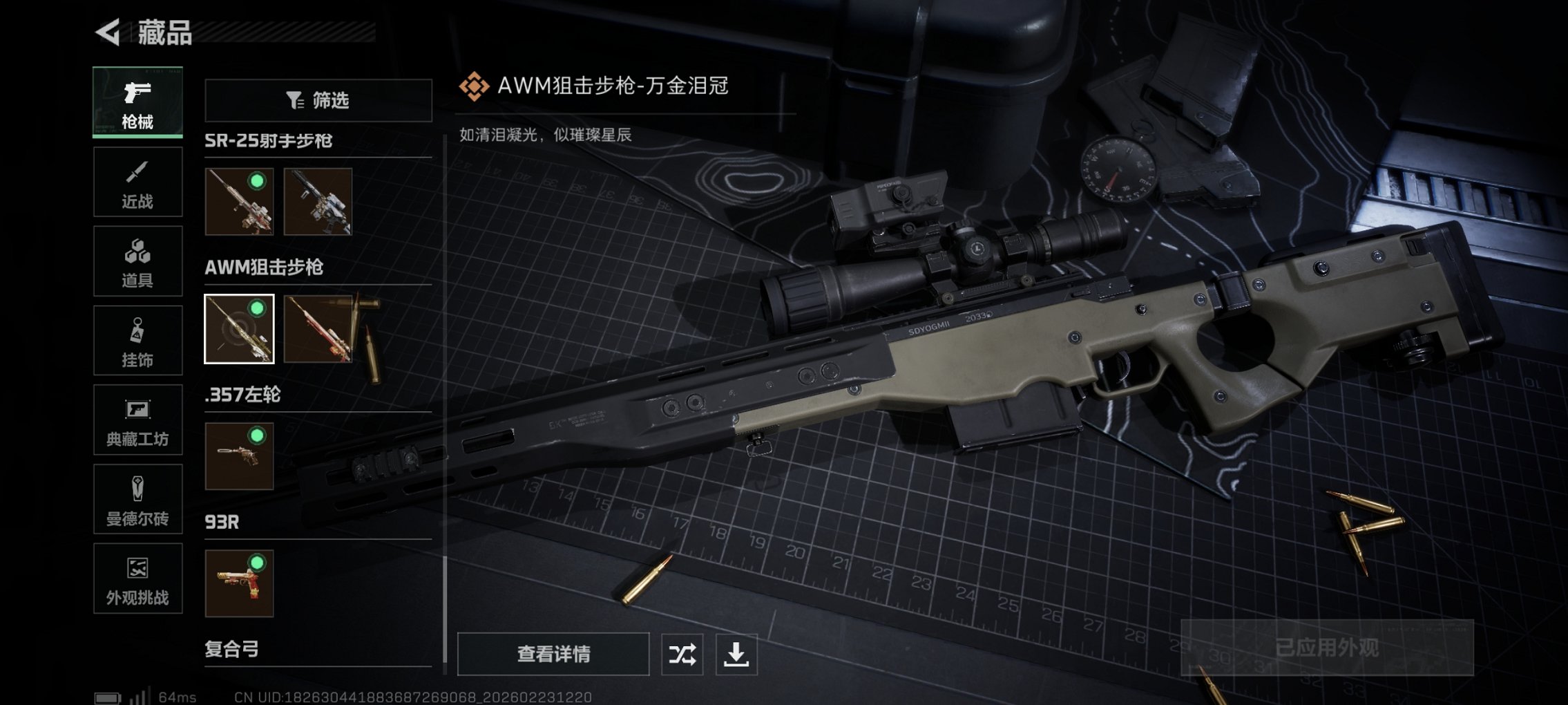Switch to the 挂饰 charms category
This screenshot has width=1568, height=705.
pyautogui.click(x=137, y=340)
